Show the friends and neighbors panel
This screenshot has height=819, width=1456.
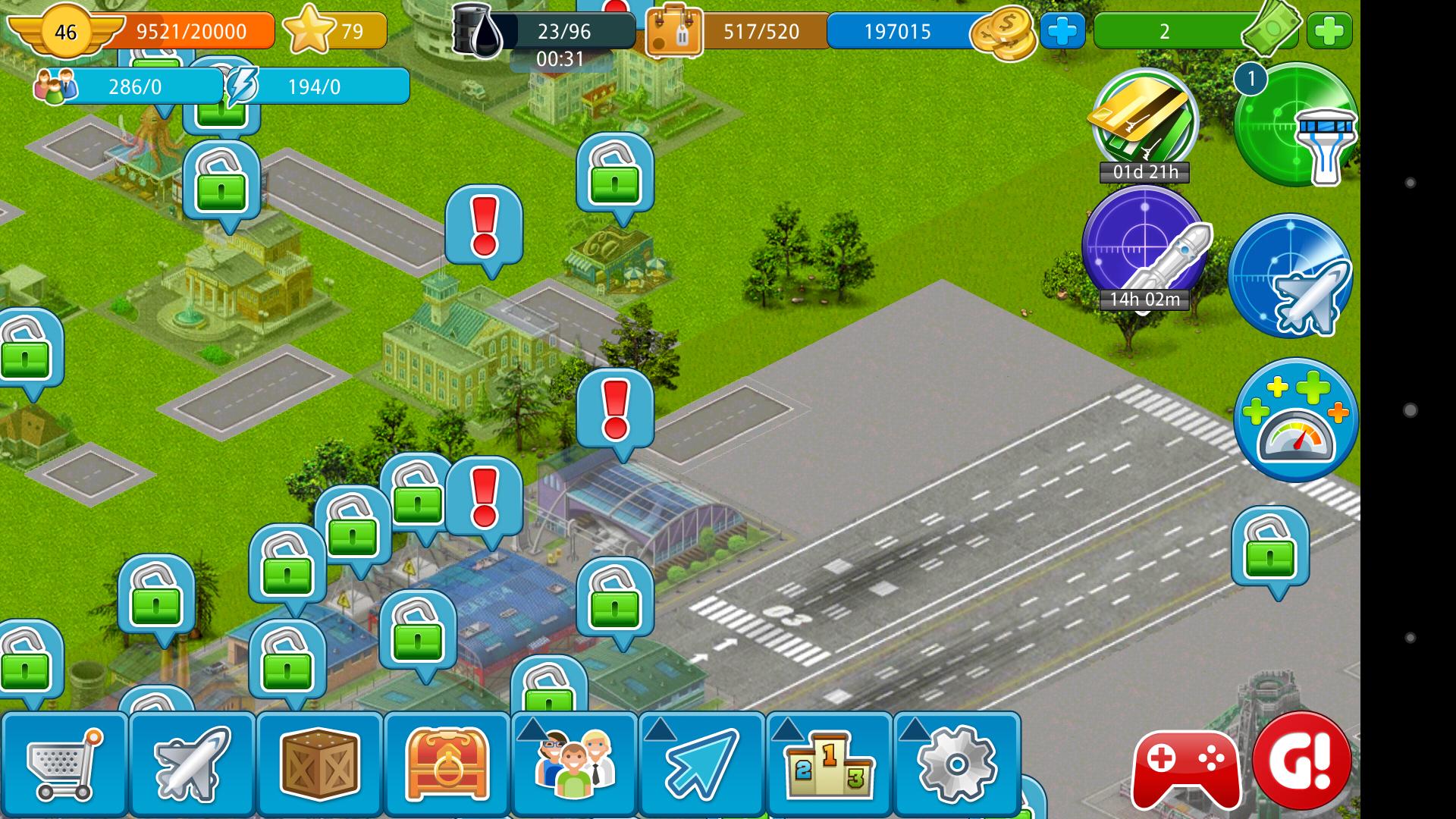(574, 764)
